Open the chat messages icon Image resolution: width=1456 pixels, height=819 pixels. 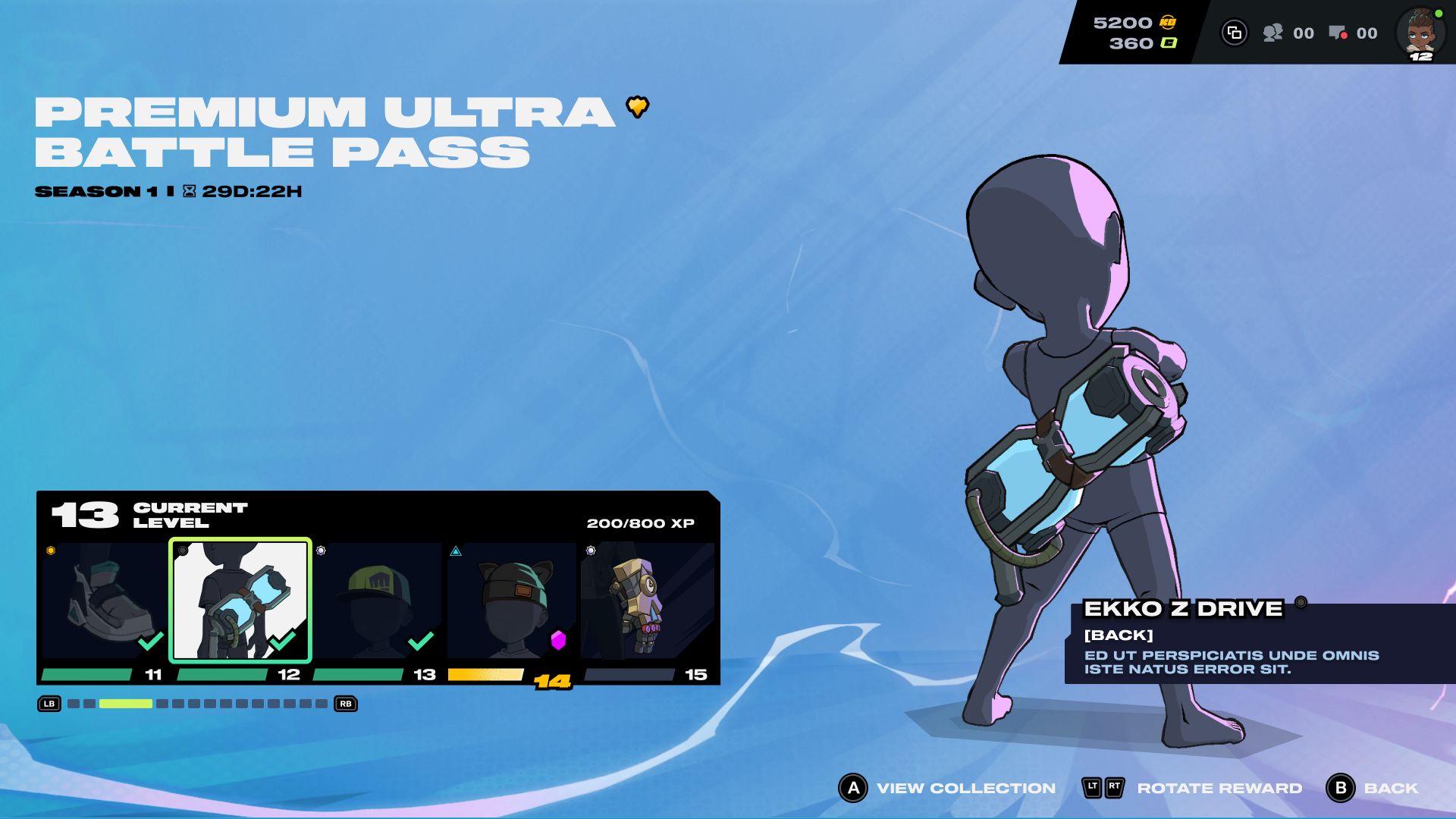tap(1338, 33)
